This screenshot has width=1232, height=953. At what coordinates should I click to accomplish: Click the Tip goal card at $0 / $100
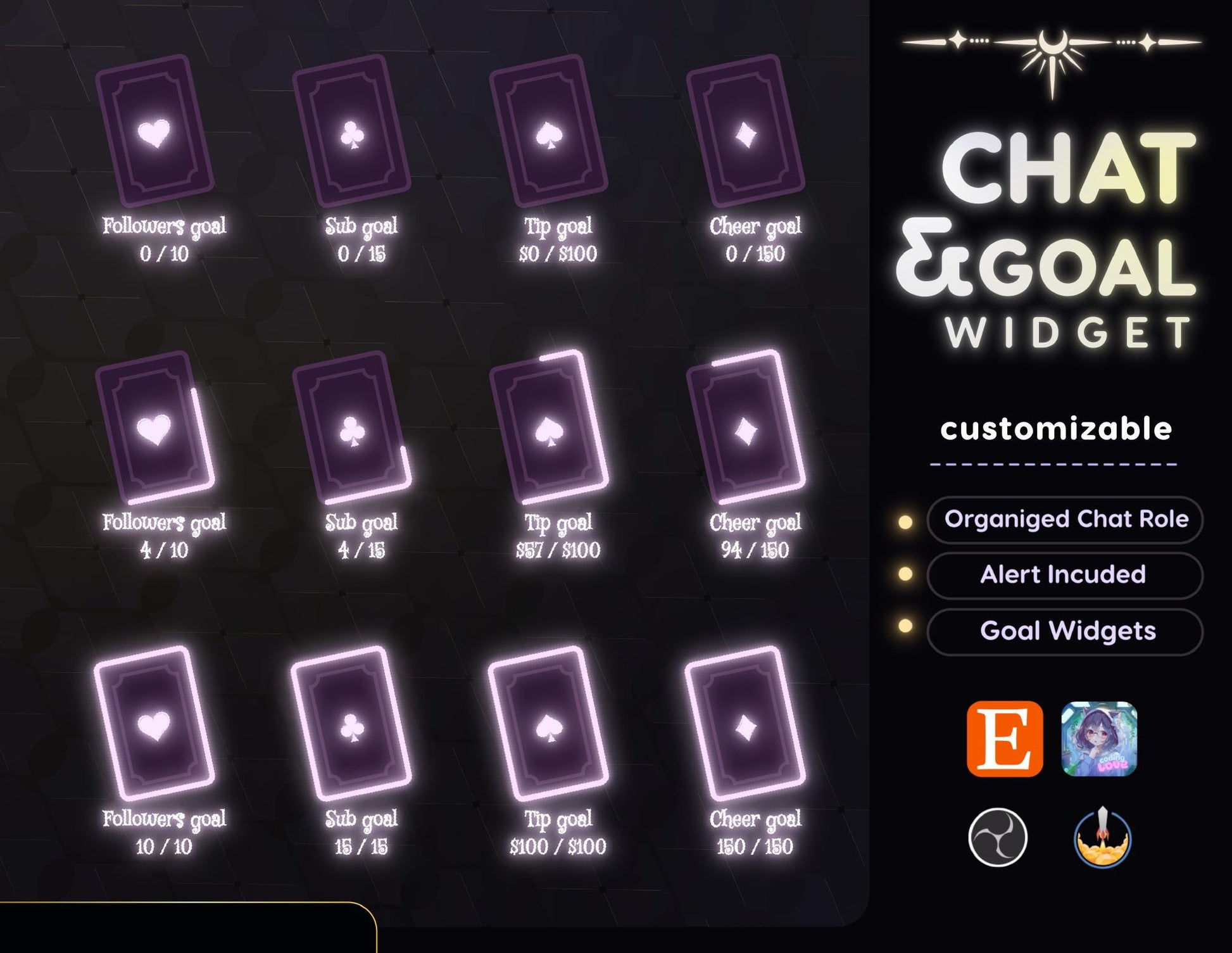pos(549,131)
